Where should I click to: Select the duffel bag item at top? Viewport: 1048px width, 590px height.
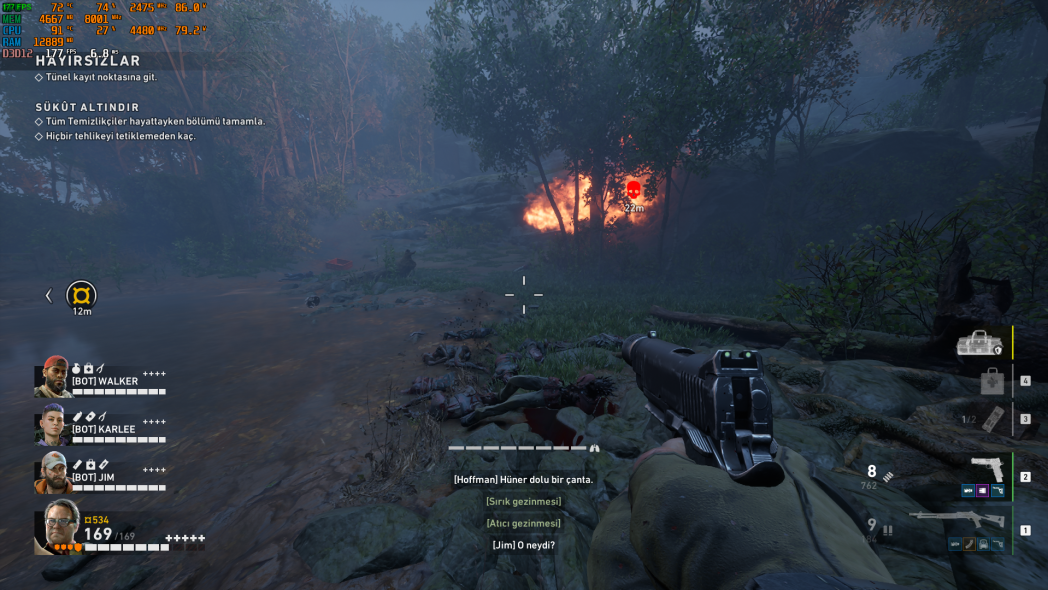click(x=982, y=344)
